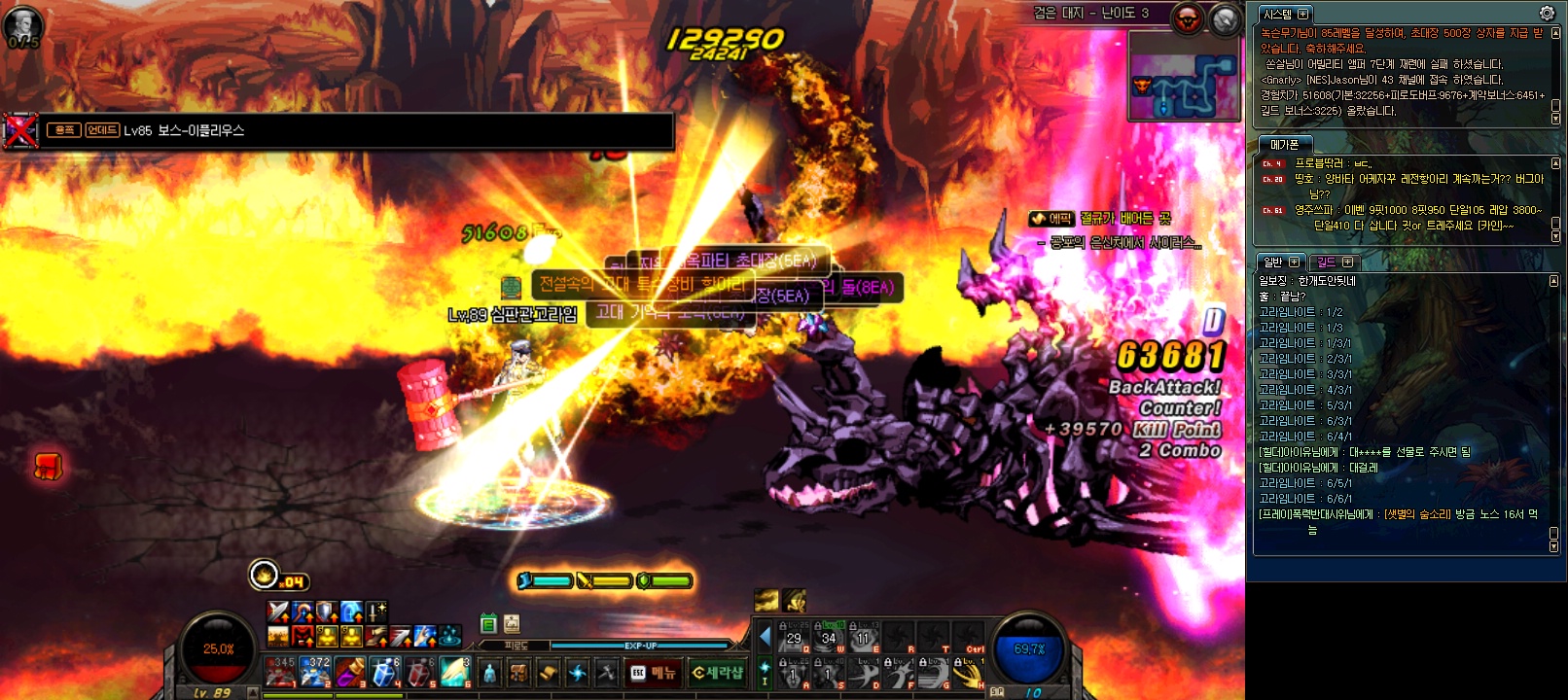Use the blue potion in slot 4
1568x700 pixels.
[385, 672]
